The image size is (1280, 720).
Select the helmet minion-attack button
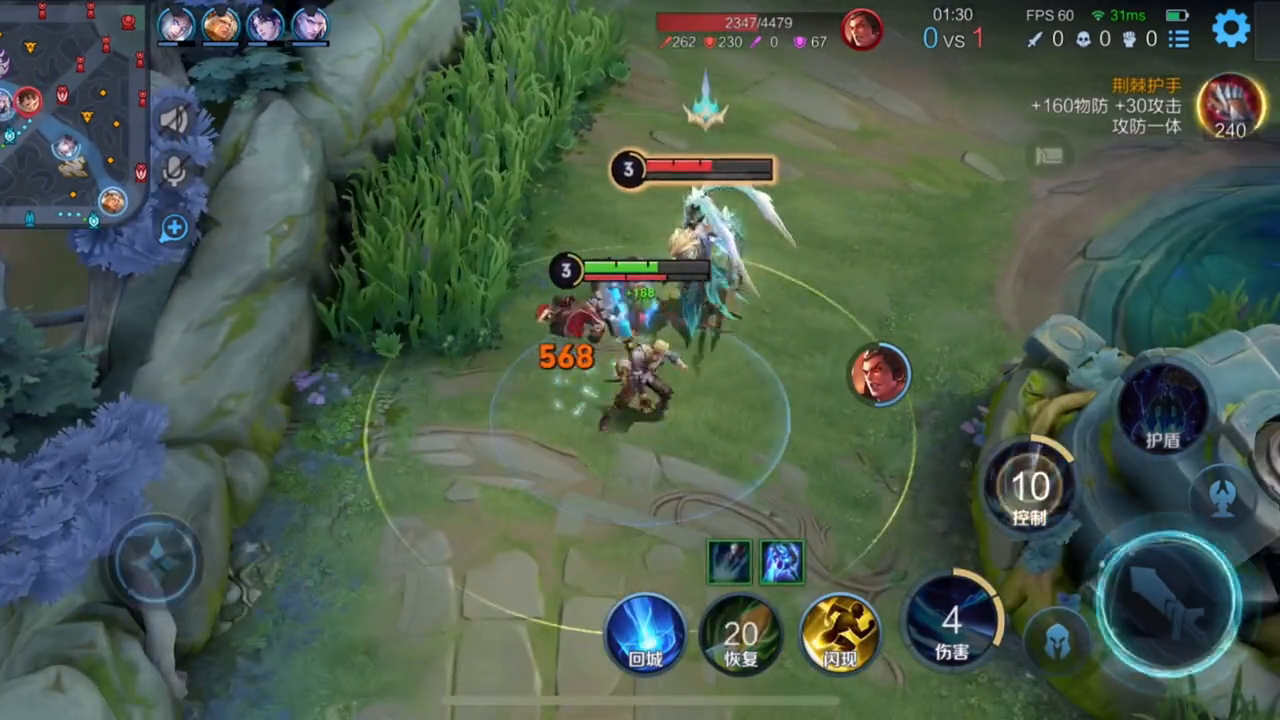[1058, 641]
